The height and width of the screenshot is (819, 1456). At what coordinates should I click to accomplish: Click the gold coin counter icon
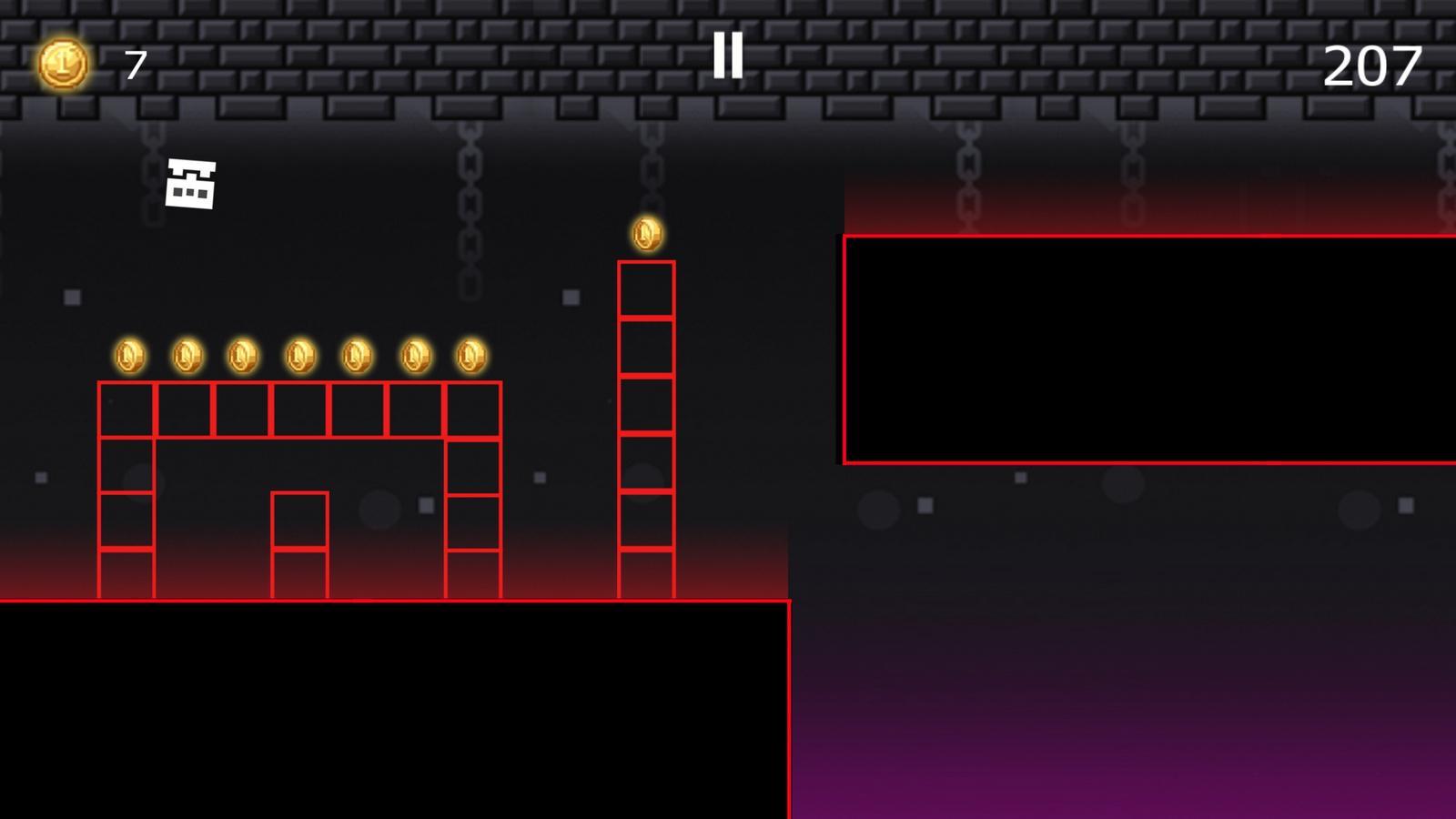click(62, 62)
